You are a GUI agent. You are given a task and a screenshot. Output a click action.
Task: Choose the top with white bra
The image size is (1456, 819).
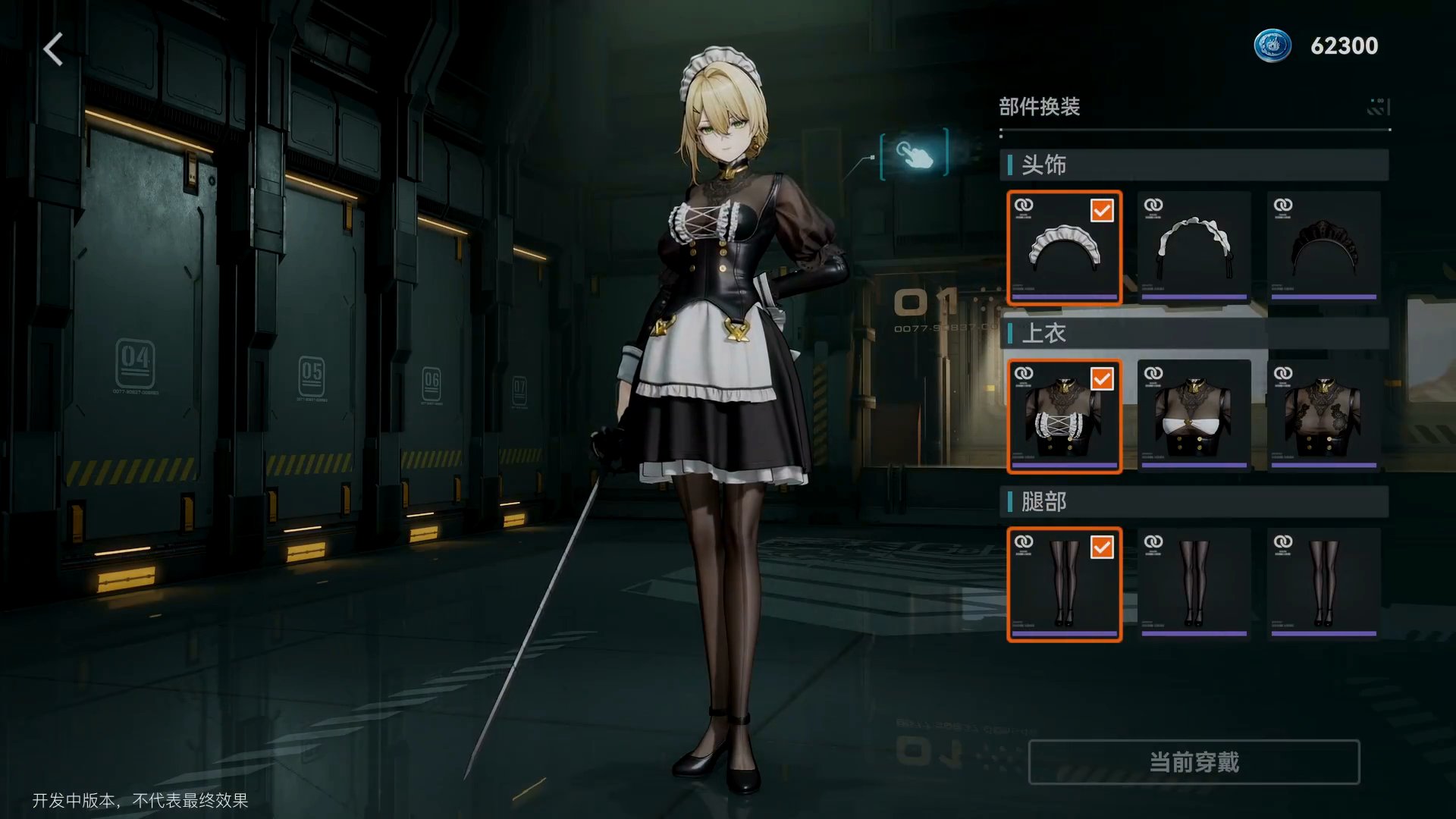coord(1194,416)
